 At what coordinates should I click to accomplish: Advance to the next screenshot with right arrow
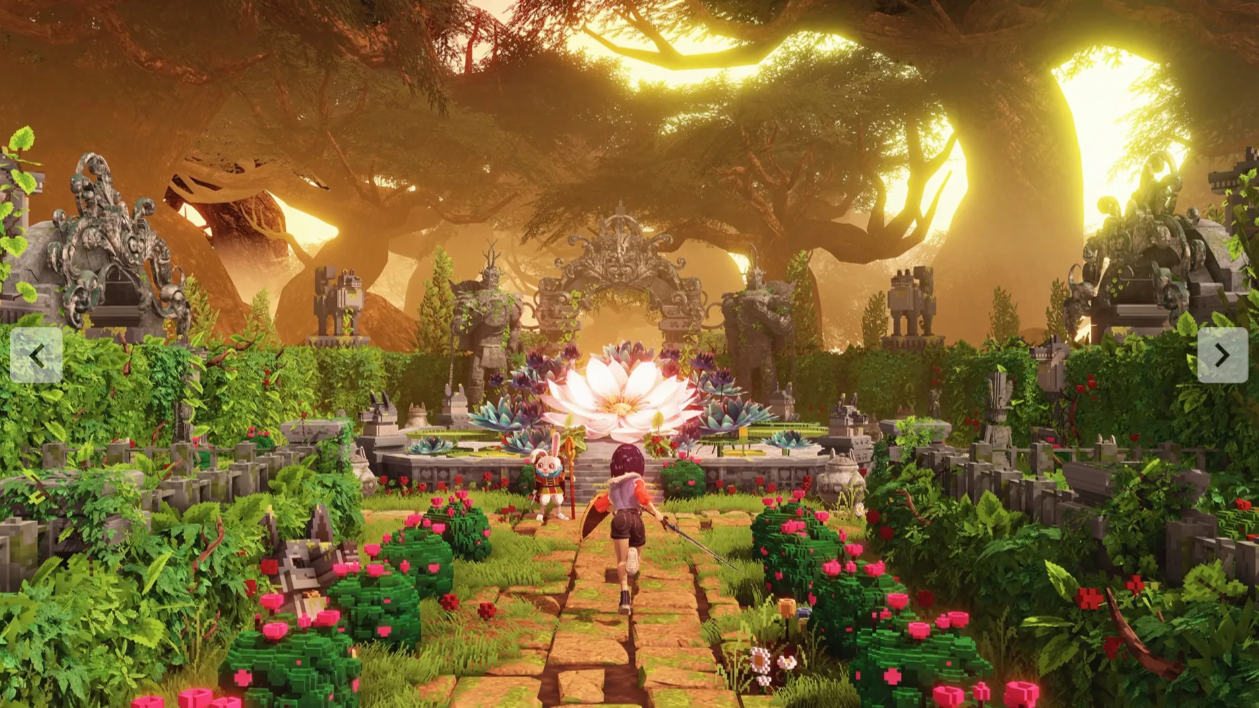coord(1221,354)
